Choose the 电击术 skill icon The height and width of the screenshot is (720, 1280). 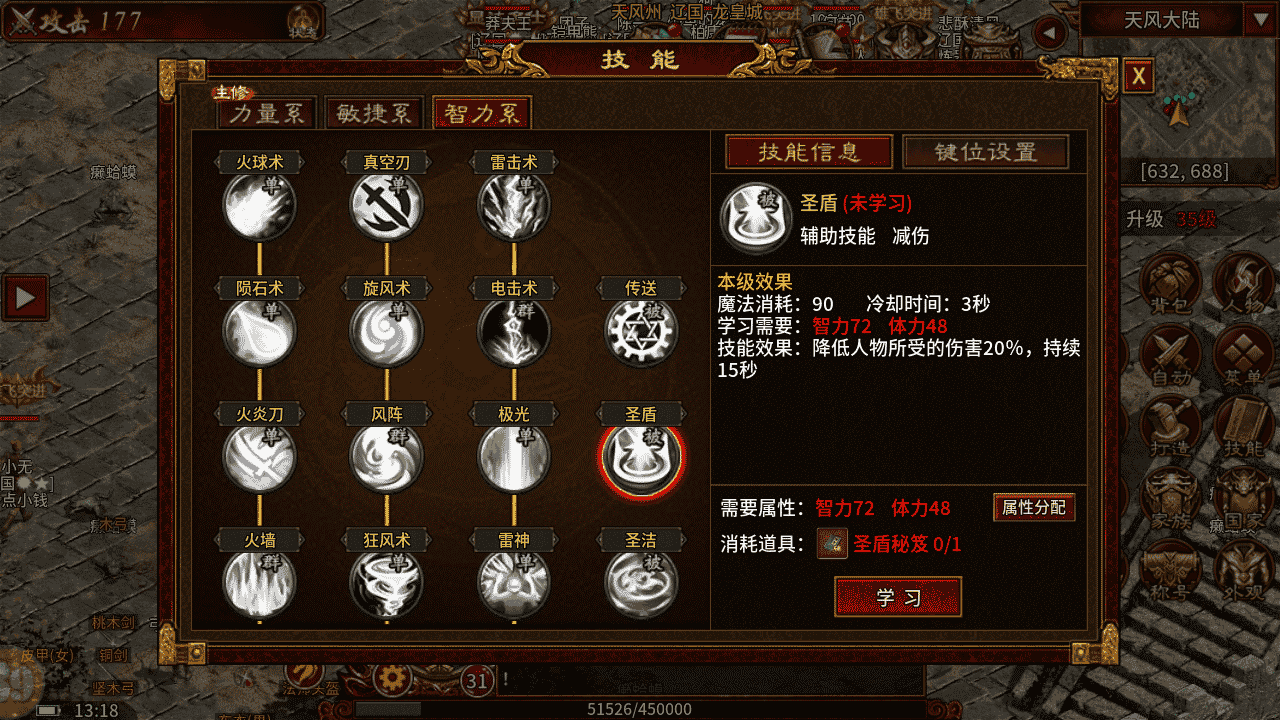point(514,331)
